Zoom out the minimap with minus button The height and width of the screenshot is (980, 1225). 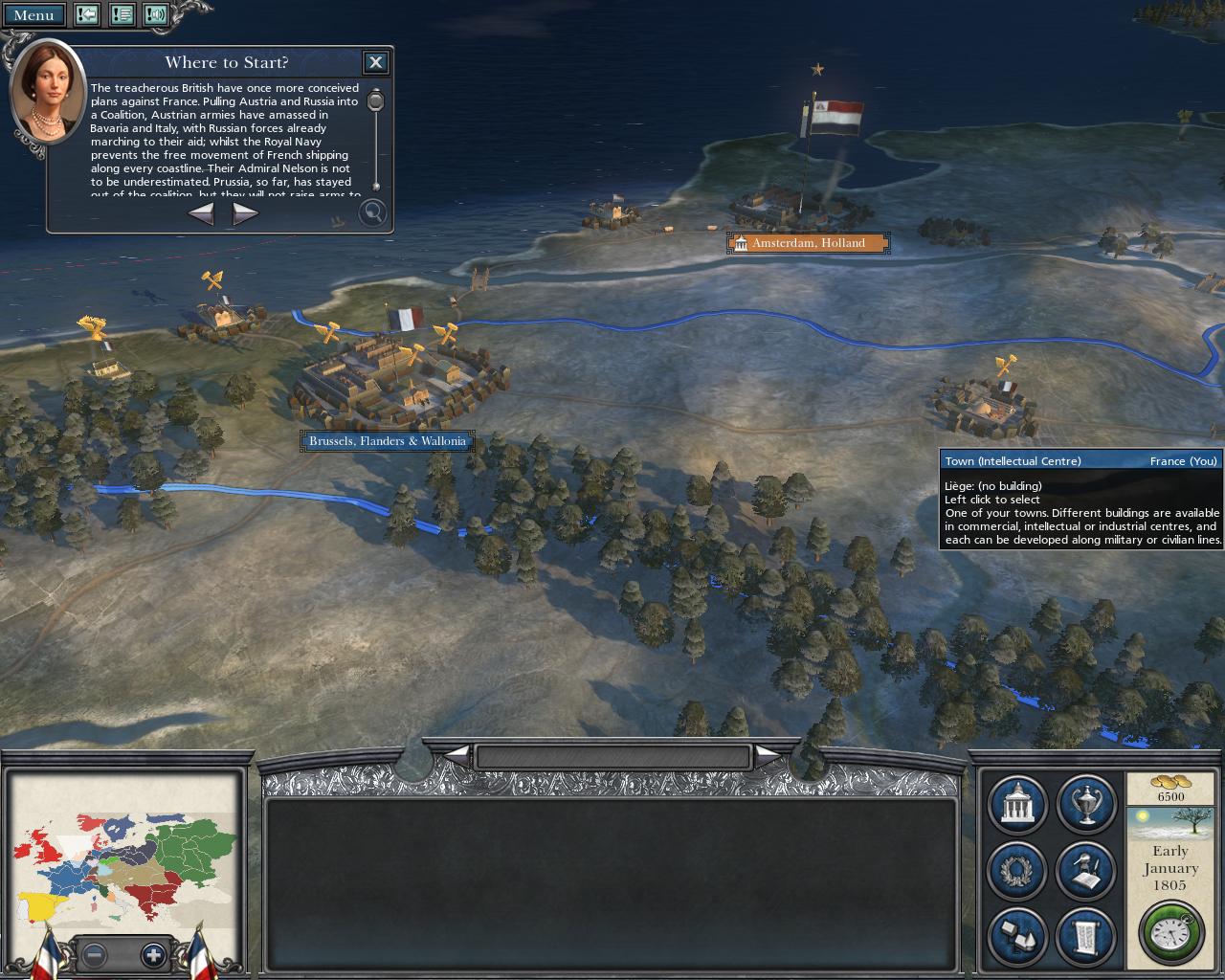coord(94,954)
